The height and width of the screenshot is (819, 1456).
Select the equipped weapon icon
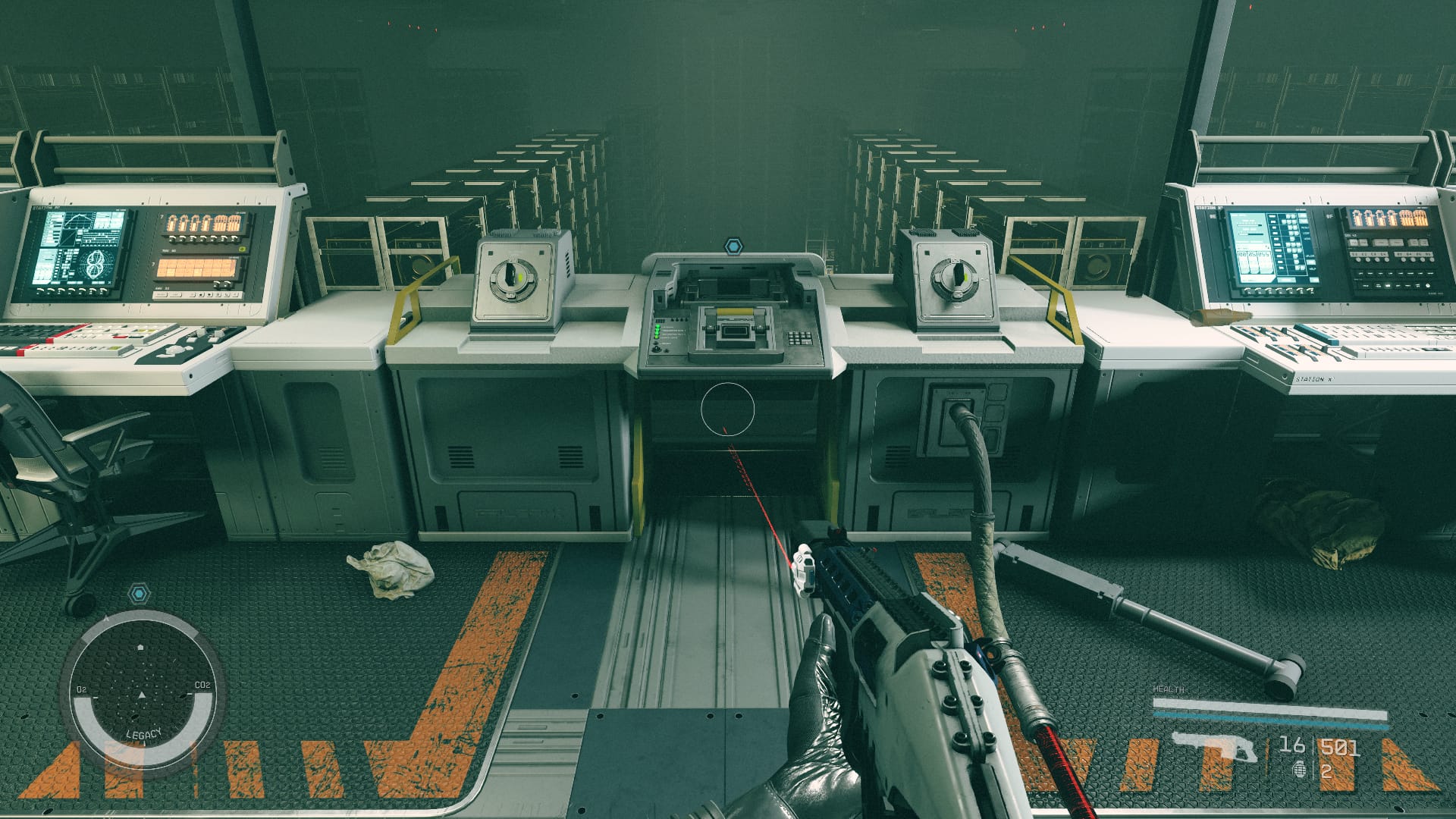[1213, 747]
